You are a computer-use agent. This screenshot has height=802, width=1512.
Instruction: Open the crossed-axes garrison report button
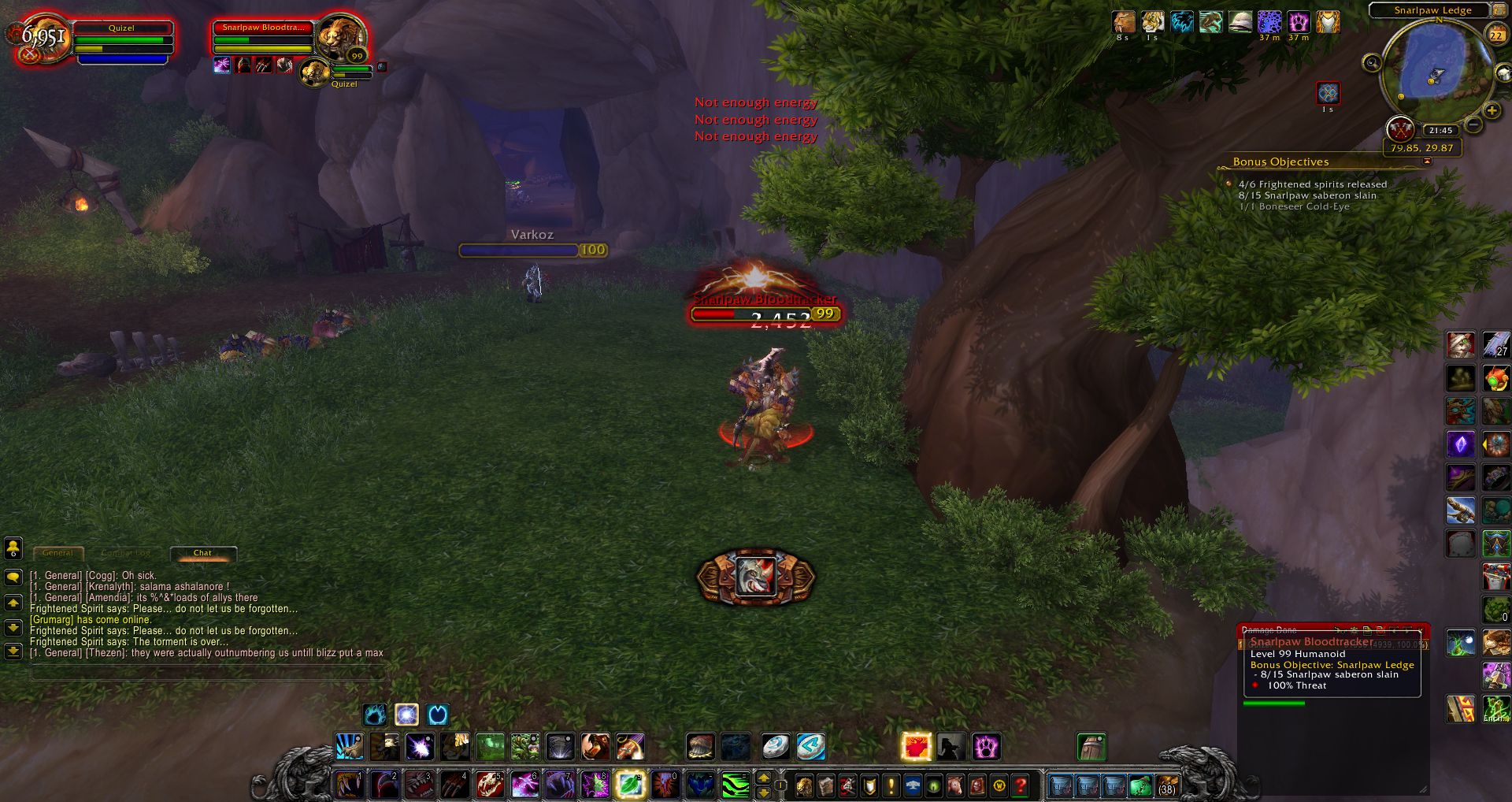tap(1399, 128)
